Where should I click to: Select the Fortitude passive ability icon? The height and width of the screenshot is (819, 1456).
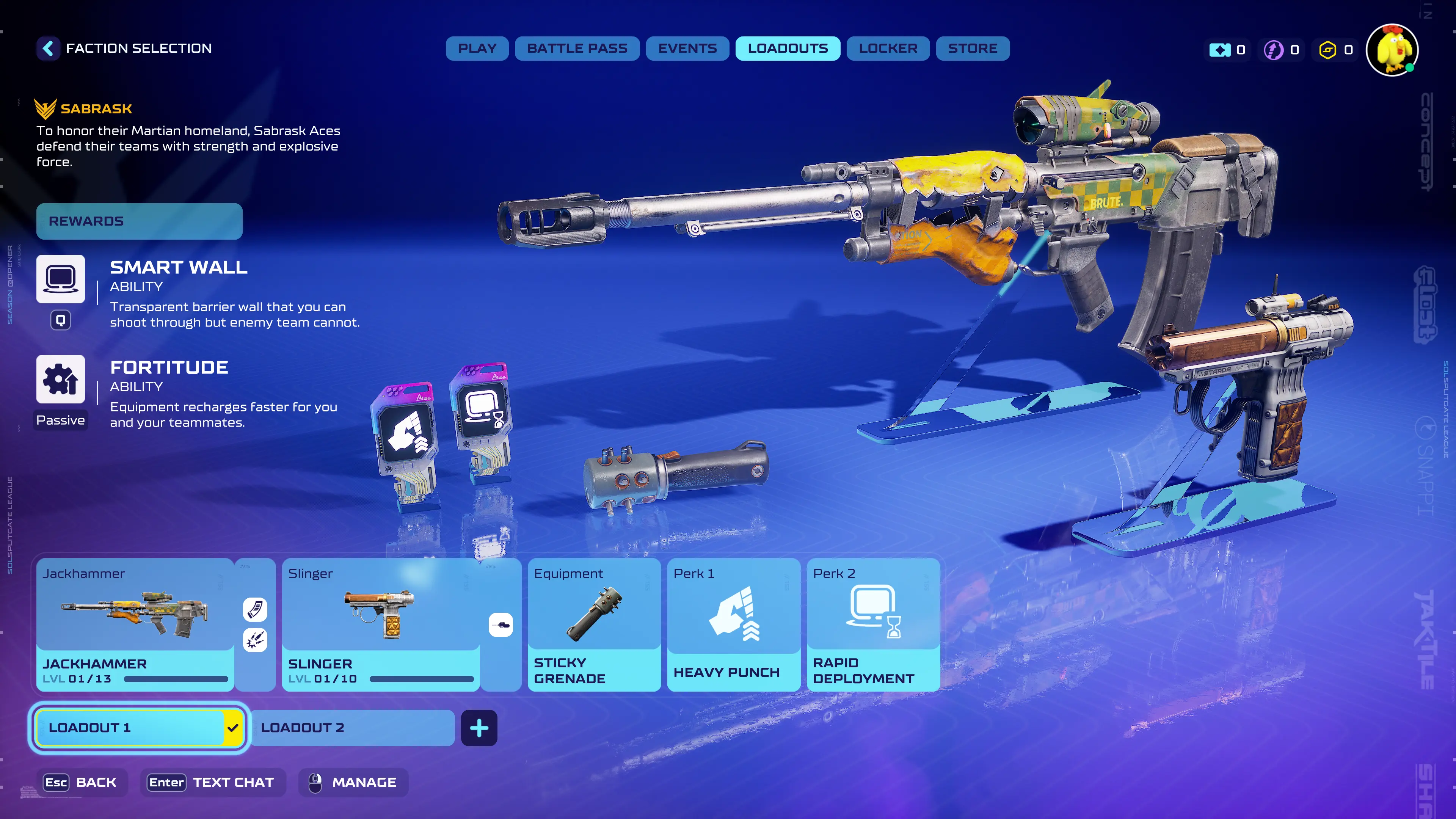click(x=61, y=379)
